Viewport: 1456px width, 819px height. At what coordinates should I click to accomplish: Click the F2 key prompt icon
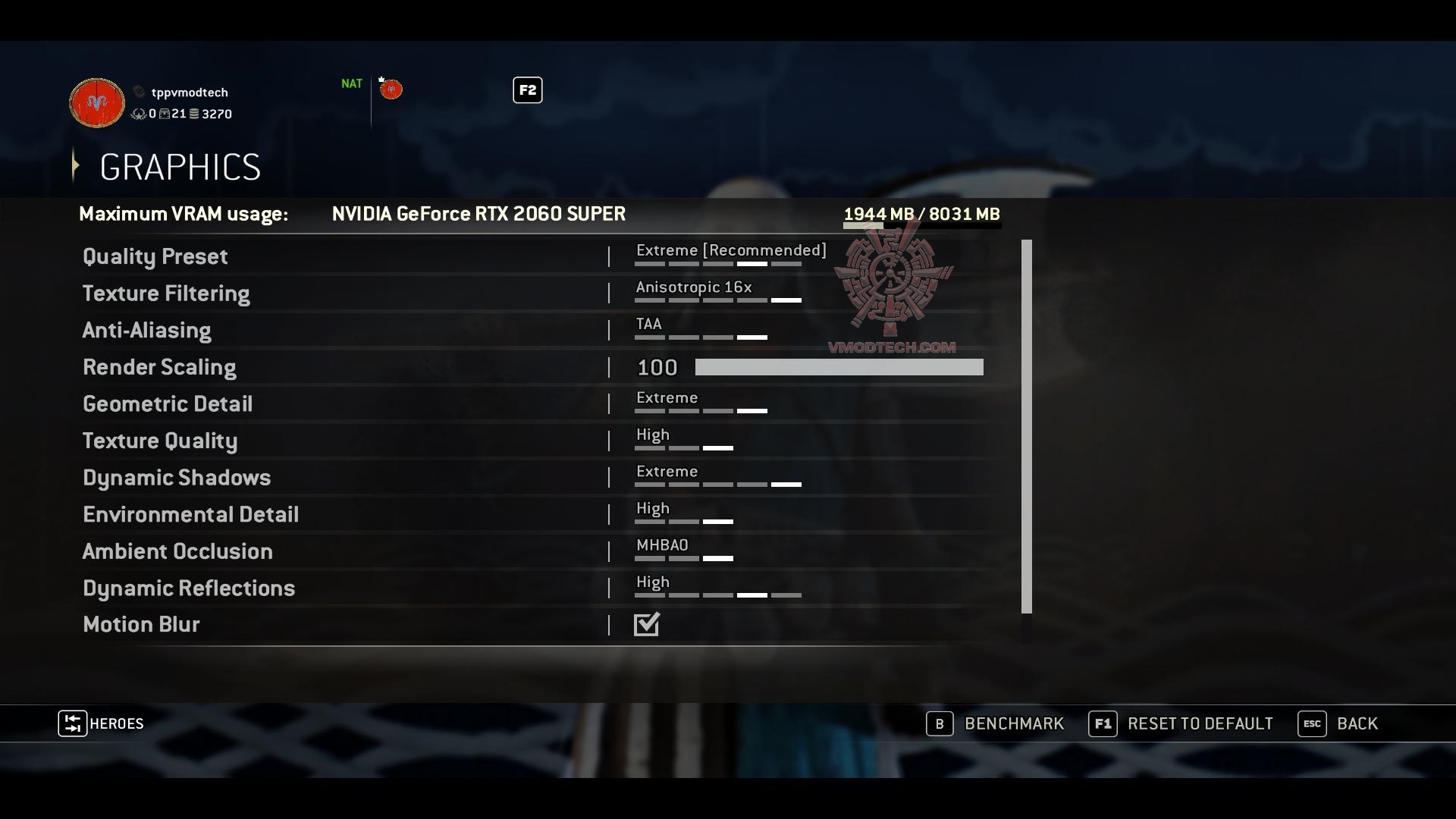[527, 90]
